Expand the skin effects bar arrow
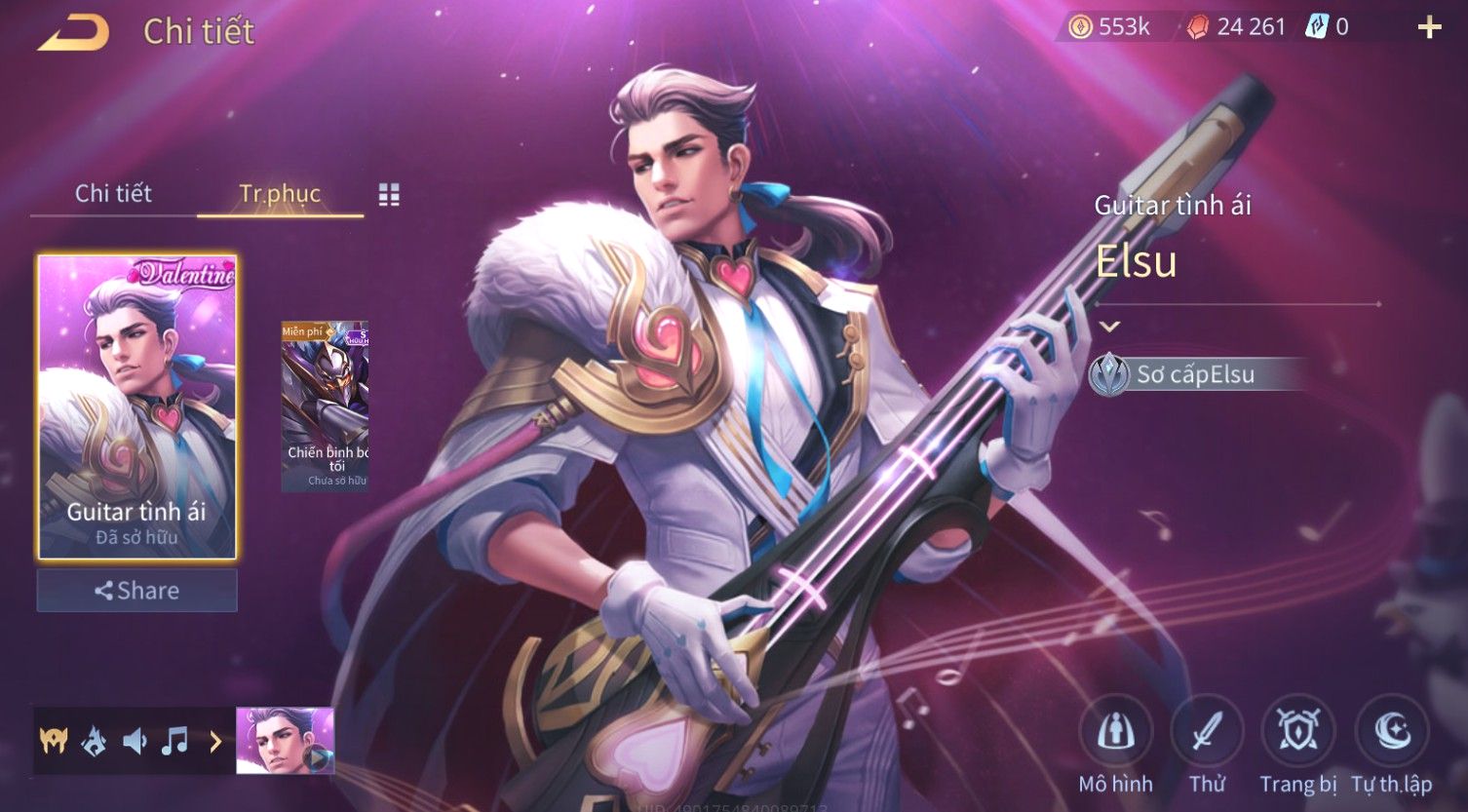 [x=215, y=742]
